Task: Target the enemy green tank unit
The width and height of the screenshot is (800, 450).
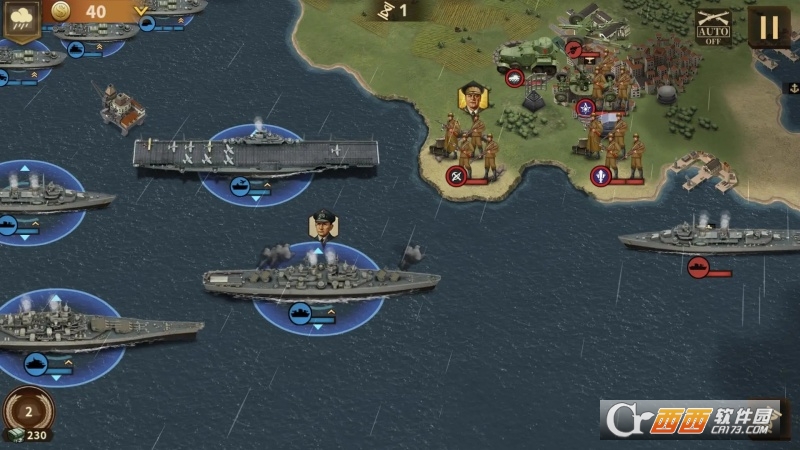Action: point(528,55)
